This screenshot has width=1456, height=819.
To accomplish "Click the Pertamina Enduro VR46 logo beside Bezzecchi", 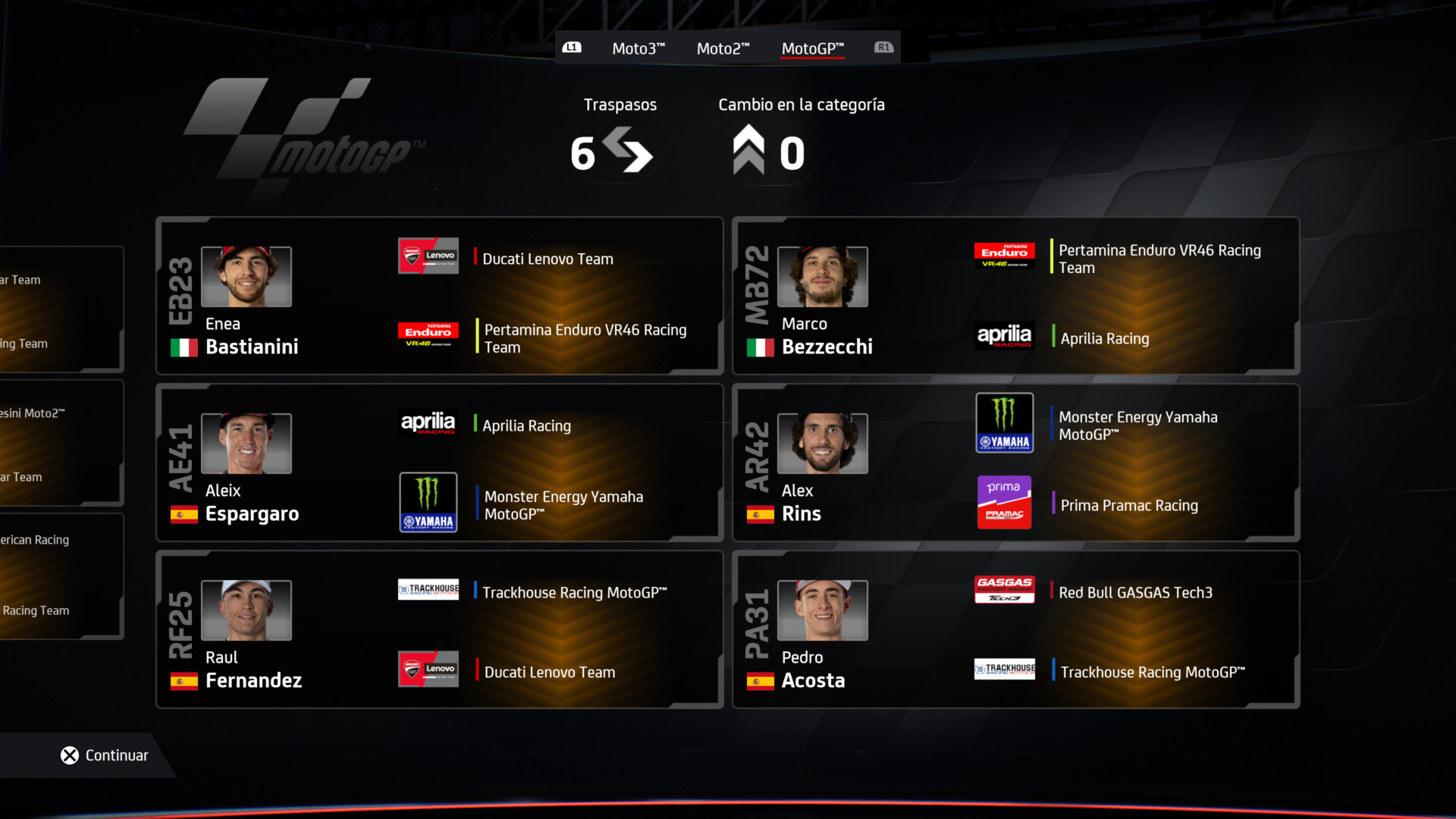I will [1004, 256].
